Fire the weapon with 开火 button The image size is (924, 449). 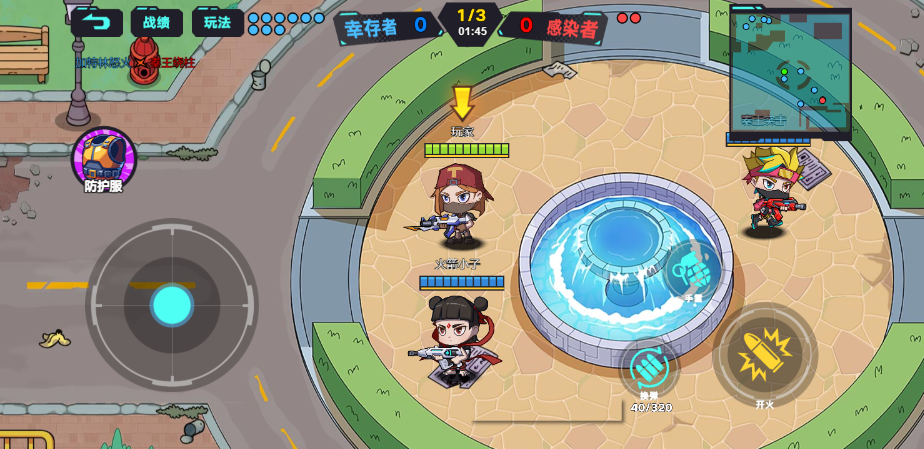point(765,355)
